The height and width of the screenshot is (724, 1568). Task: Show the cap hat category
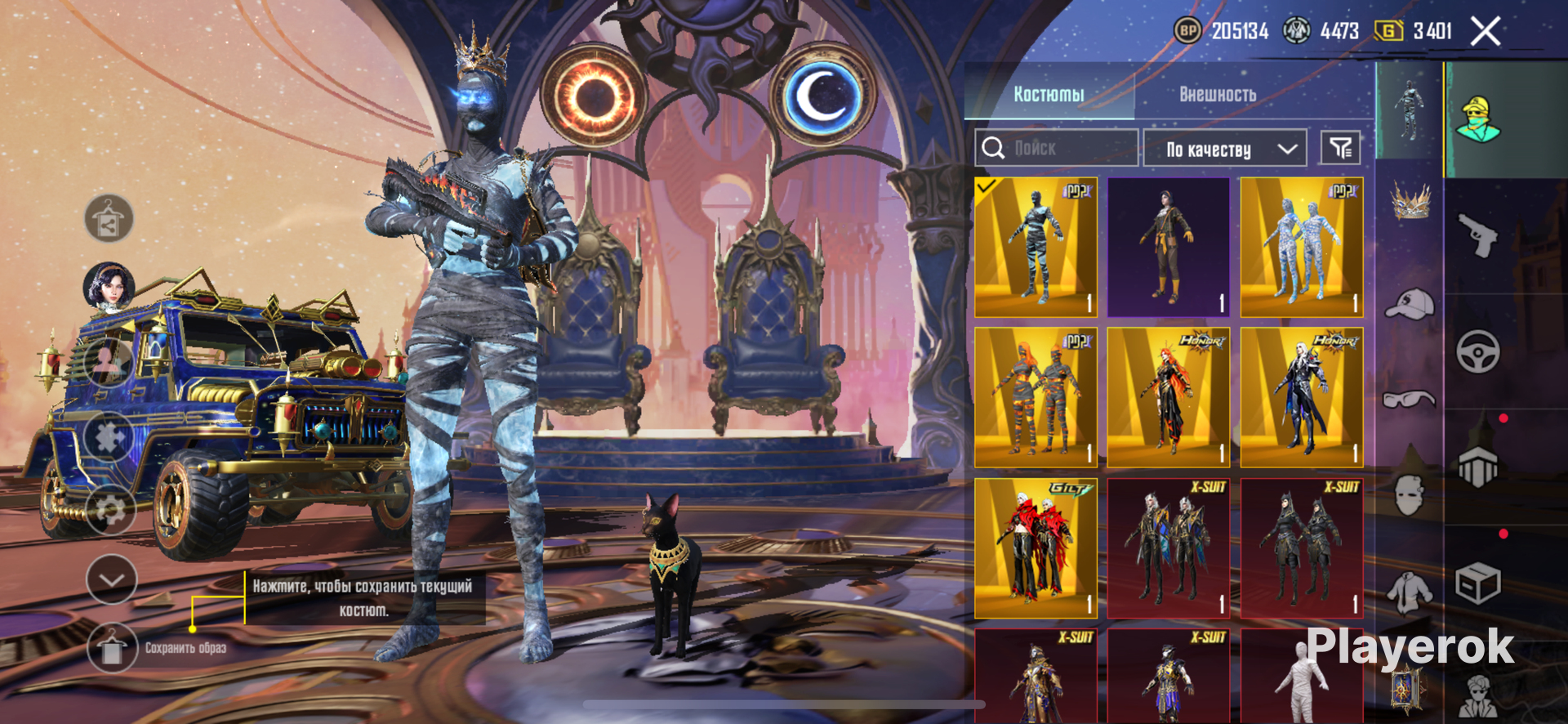1410,305
